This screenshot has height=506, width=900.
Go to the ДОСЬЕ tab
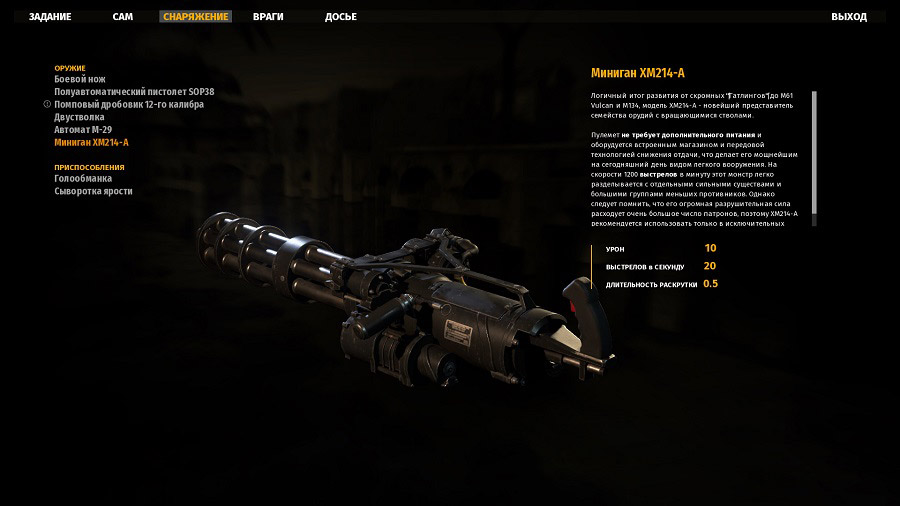341,17
